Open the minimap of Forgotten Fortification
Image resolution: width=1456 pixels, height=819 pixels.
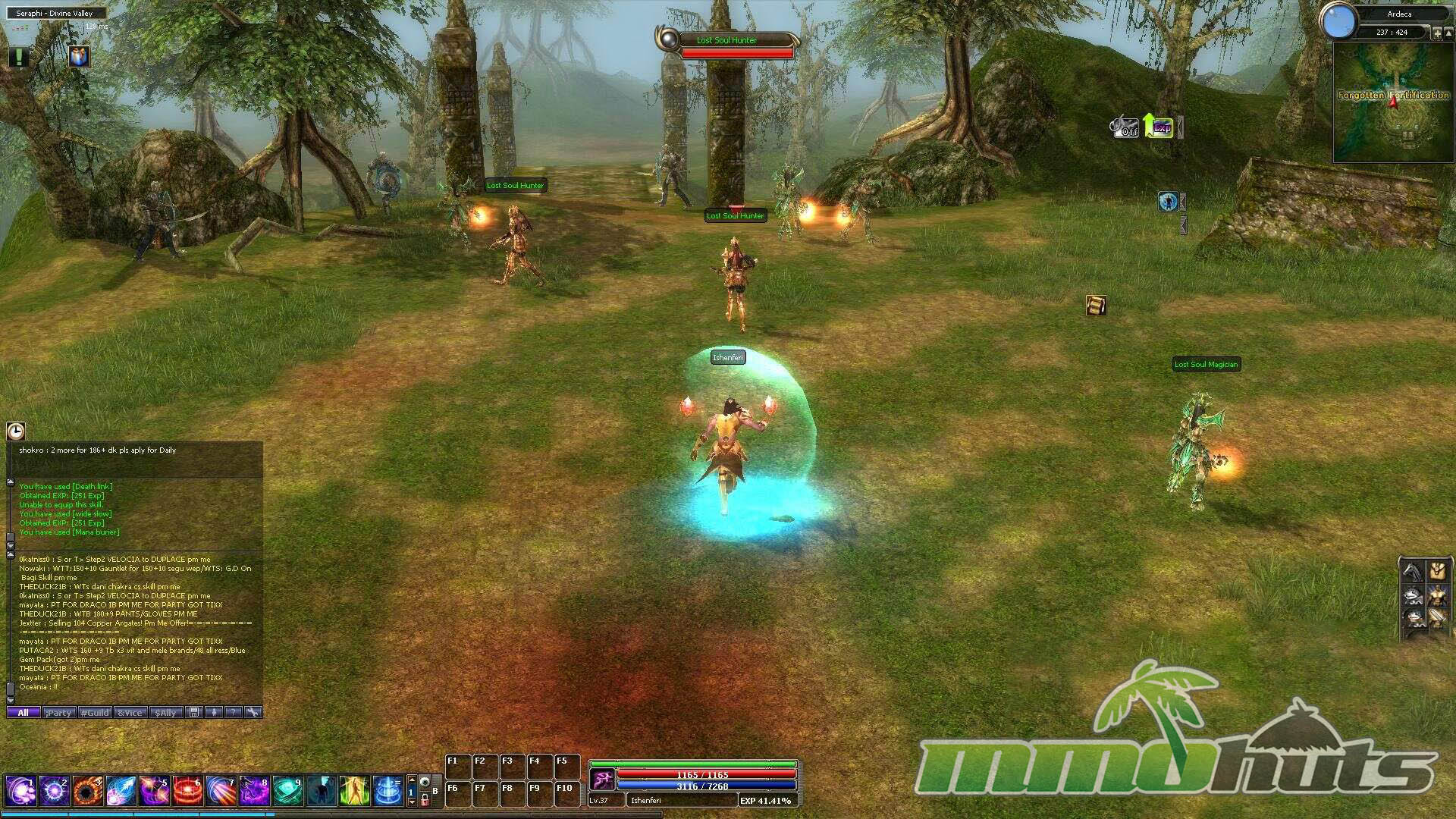(1393, 102)
